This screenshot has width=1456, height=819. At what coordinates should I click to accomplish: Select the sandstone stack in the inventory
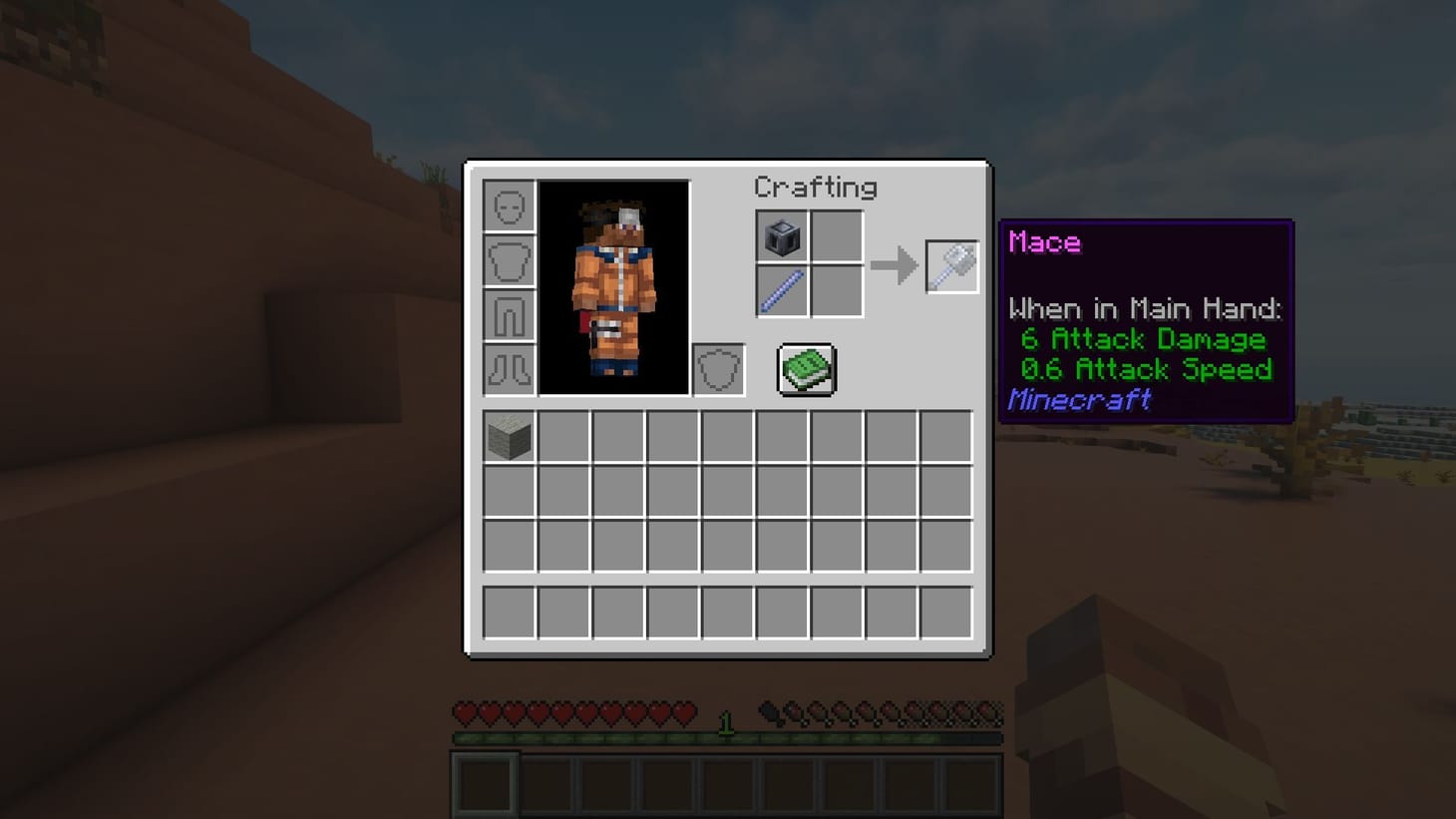coord(509,433)
